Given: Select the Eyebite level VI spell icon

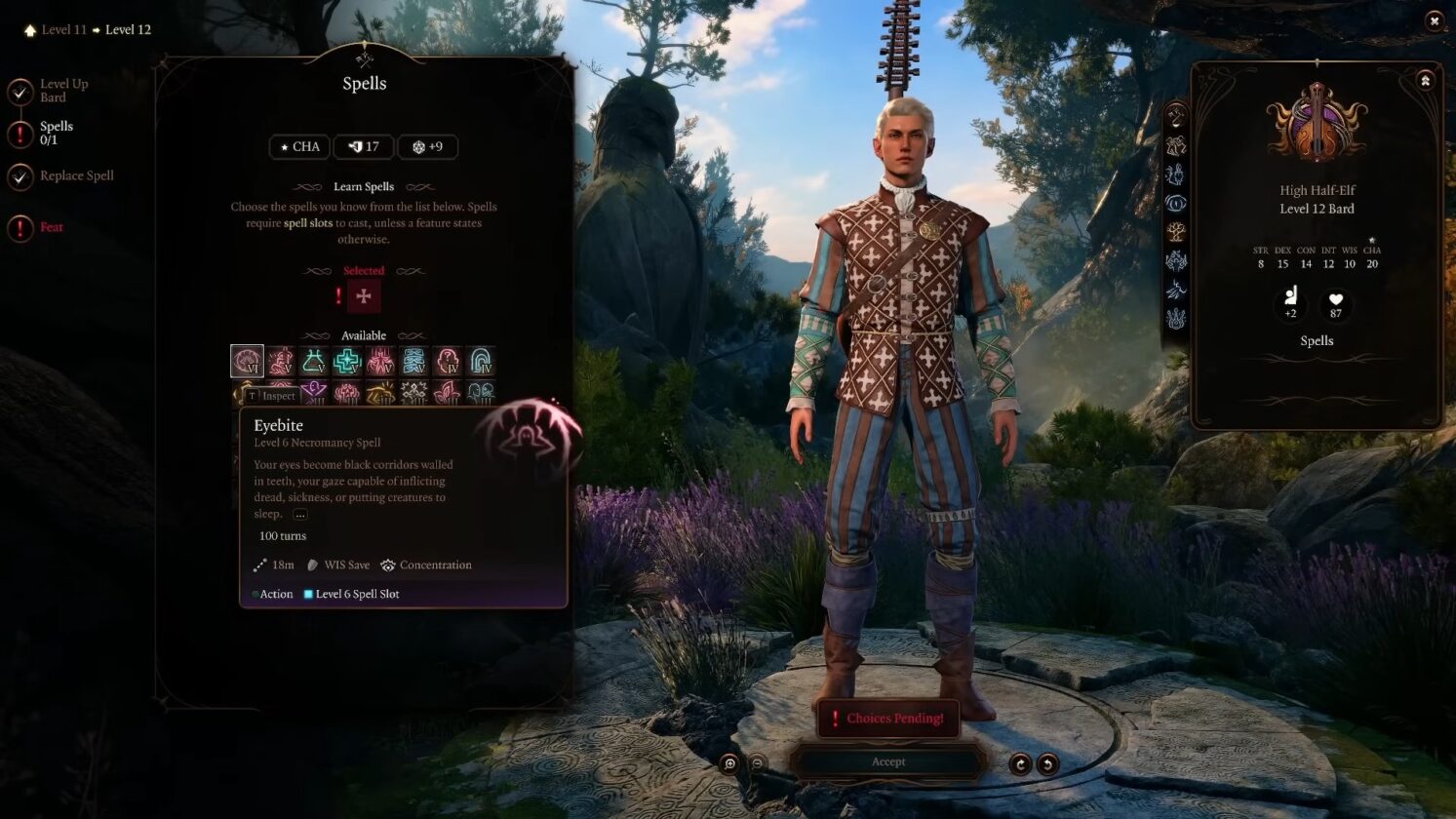Looking at the screenshot, I should click(x=247, y=361).
